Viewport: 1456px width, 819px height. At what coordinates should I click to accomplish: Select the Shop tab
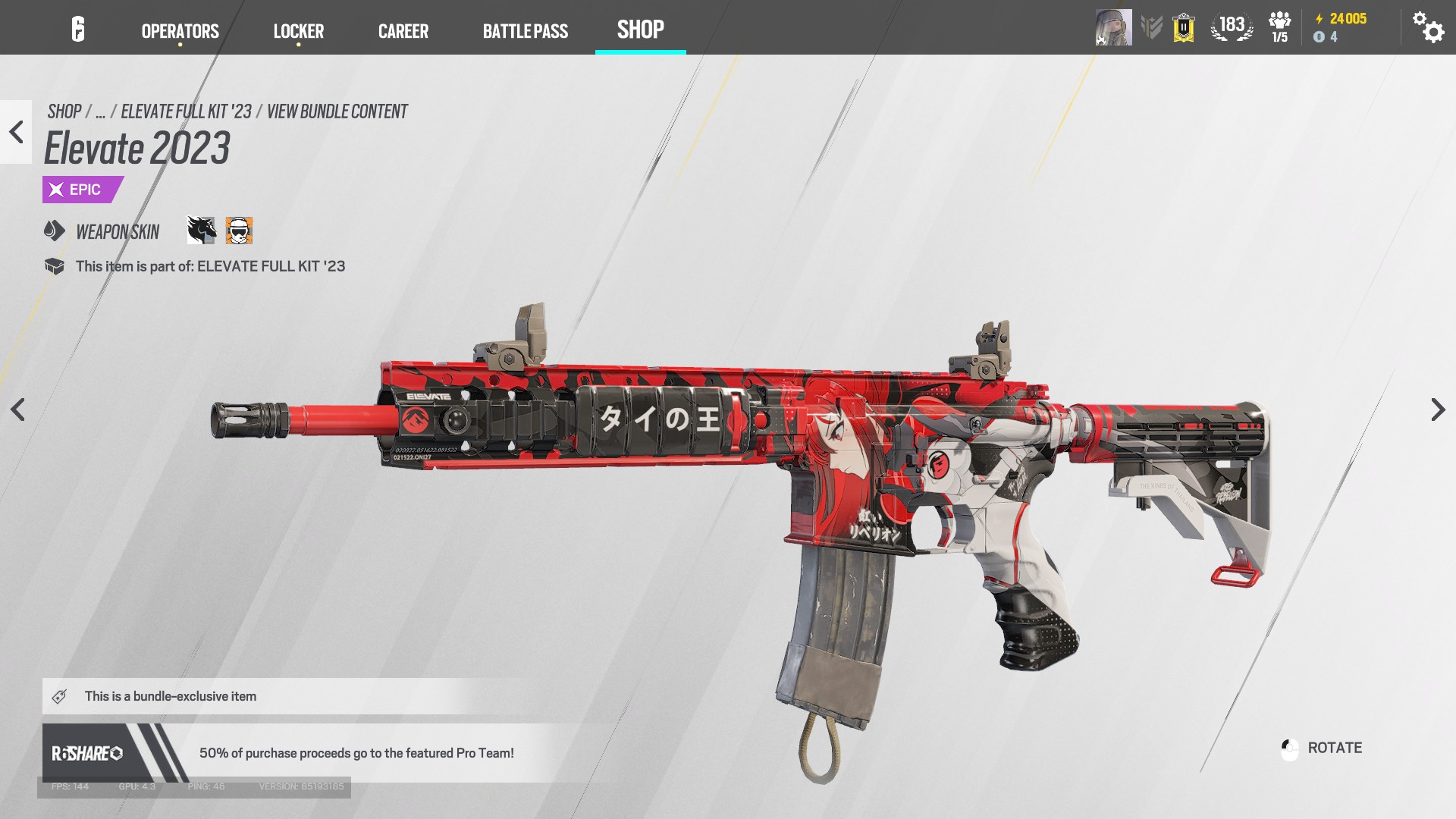tap(640, 30)
